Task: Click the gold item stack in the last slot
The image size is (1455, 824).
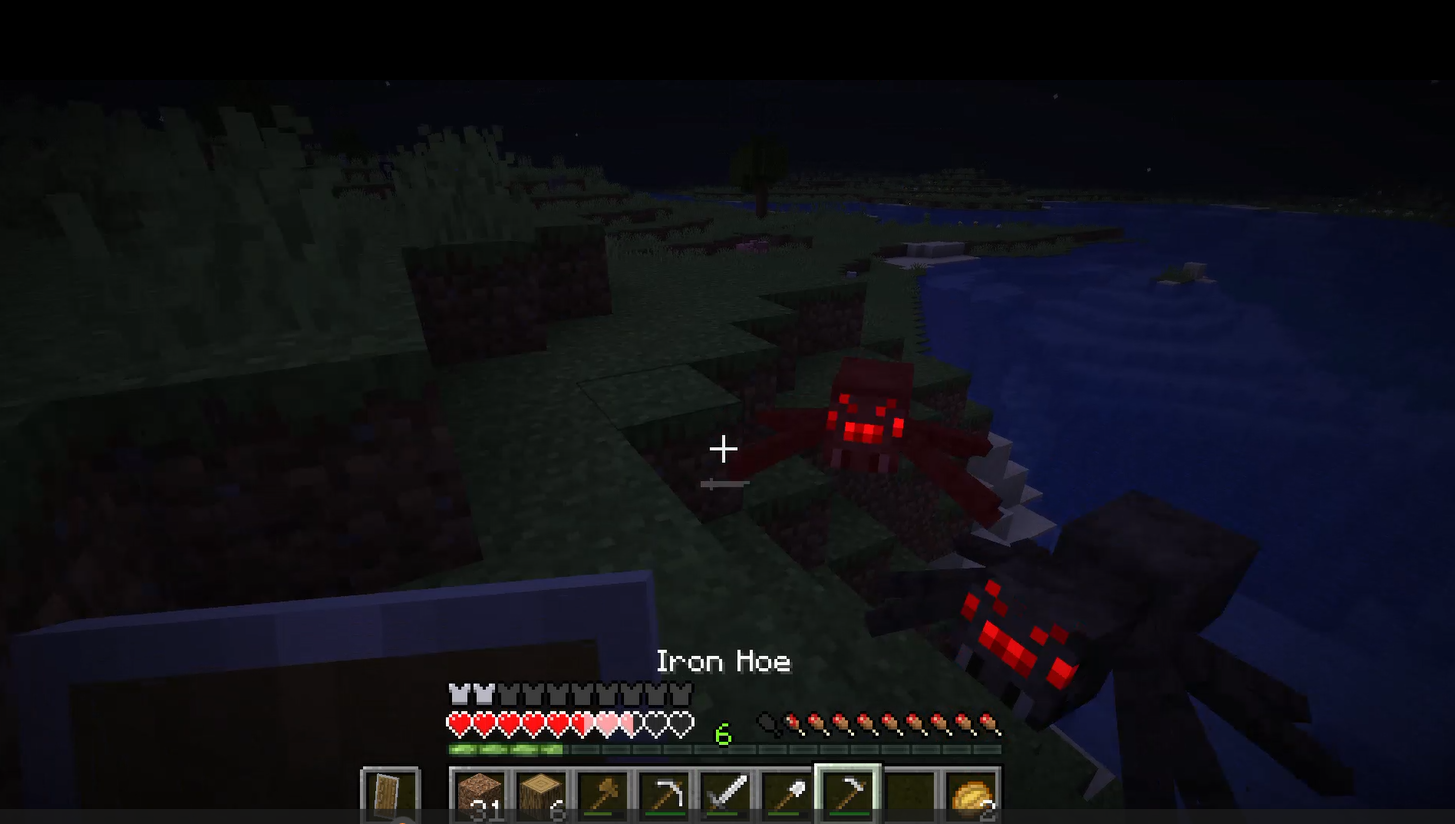Action: click(968, 795)
